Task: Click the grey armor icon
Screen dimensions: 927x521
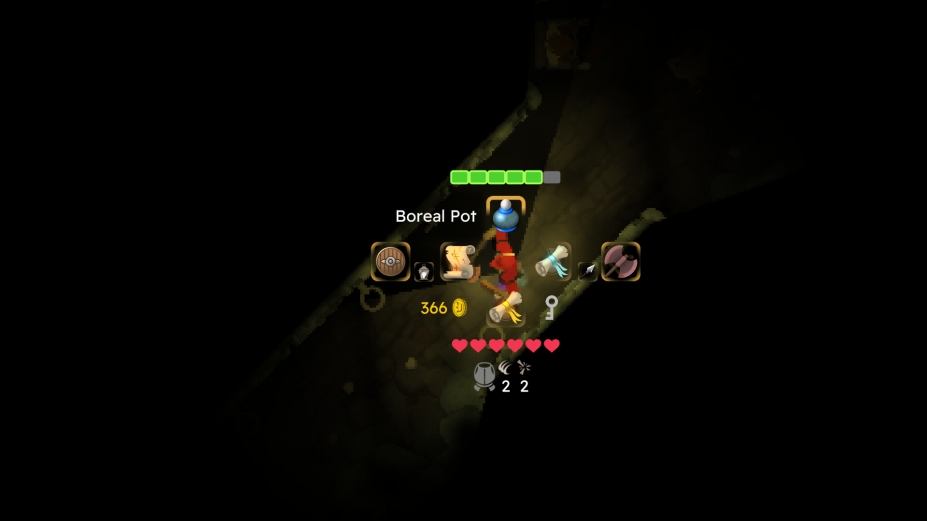Action: tap(484, 376)
